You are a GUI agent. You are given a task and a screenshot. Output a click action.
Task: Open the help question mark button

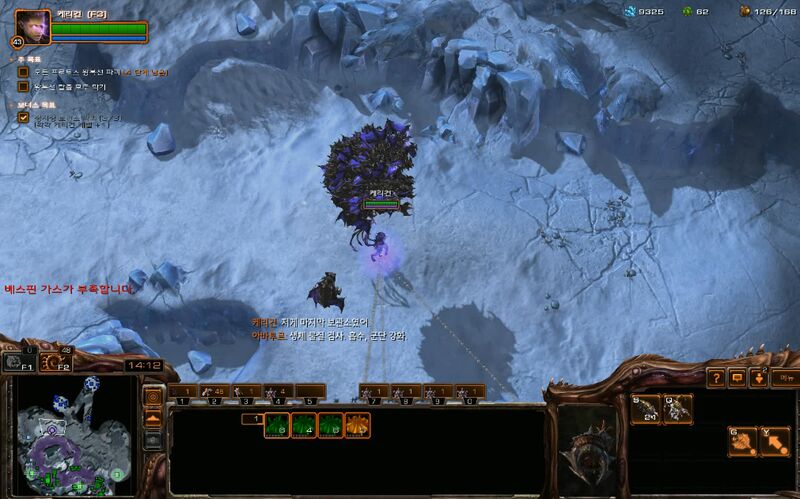(716, 378)
